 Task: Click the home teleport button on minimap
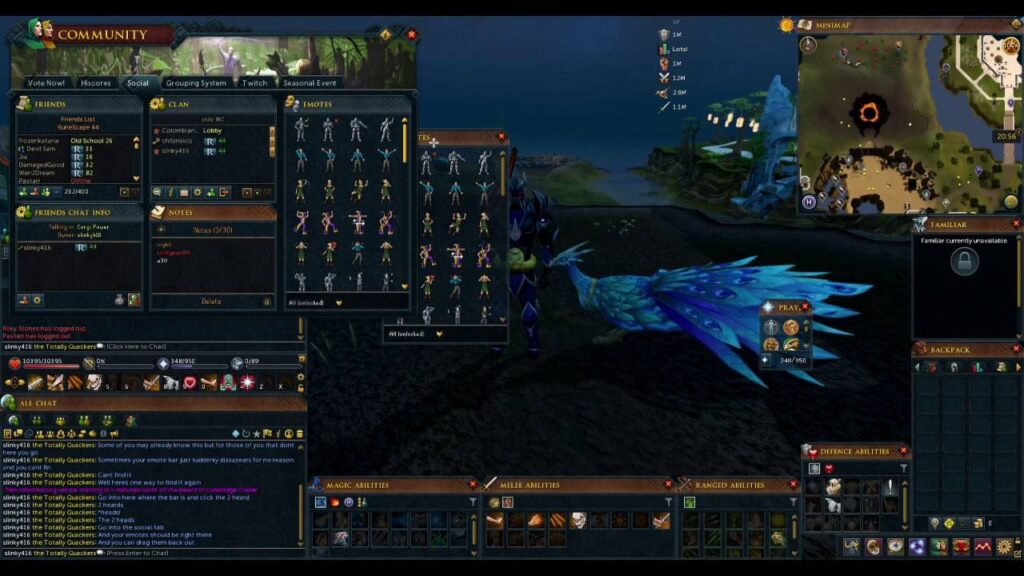[808, 202]
